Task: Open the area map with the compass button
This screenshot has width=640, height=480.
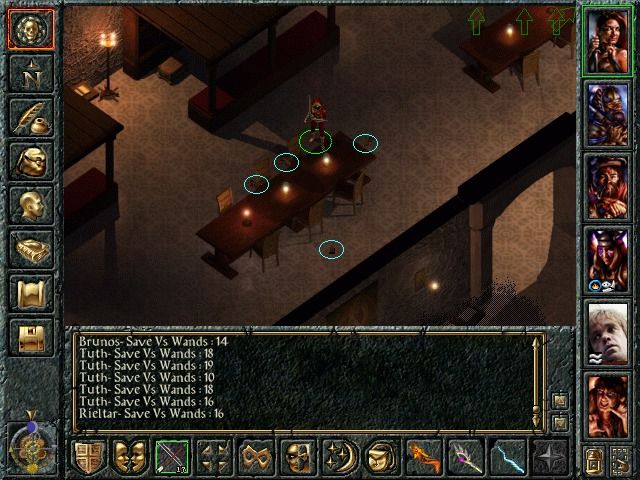Action: (x=29, y=75)
